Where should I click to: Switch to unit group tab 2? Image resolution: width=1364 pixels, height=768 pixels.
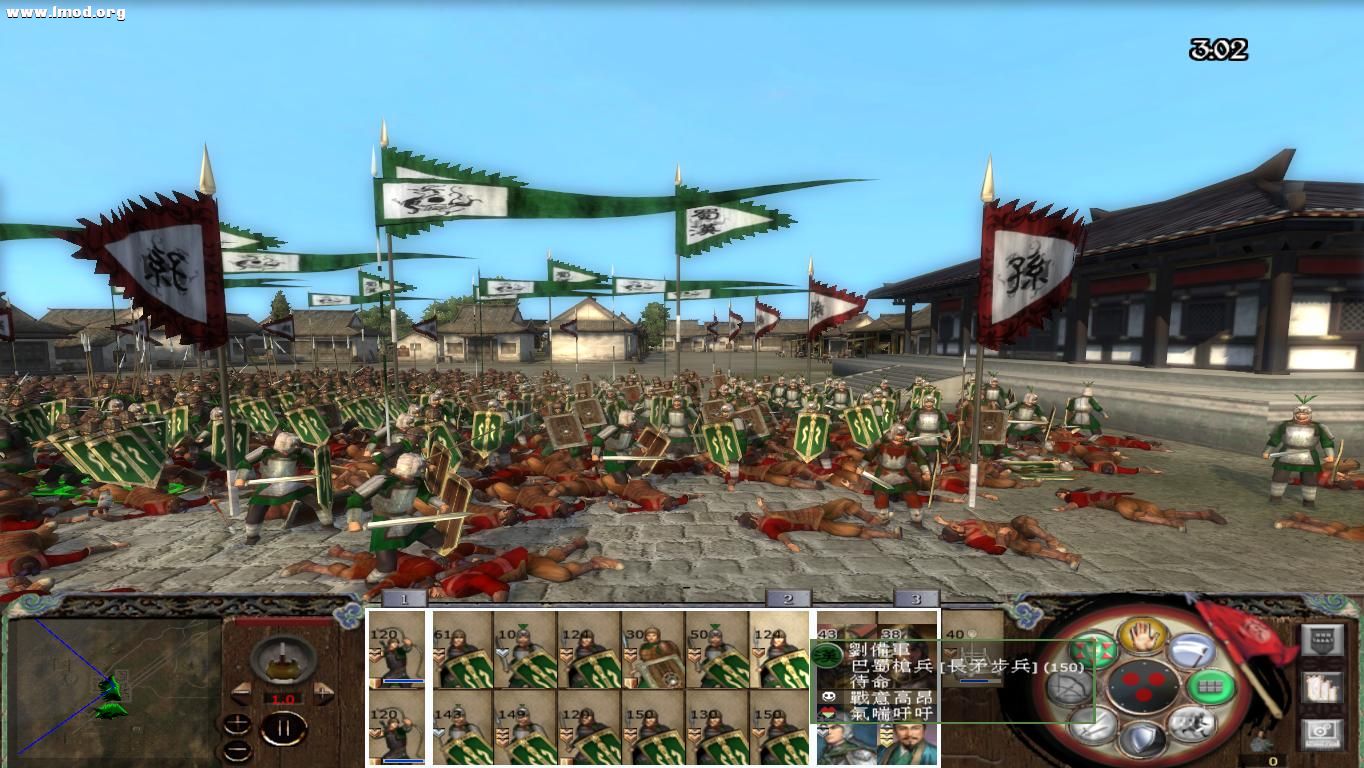click(787, 597)
